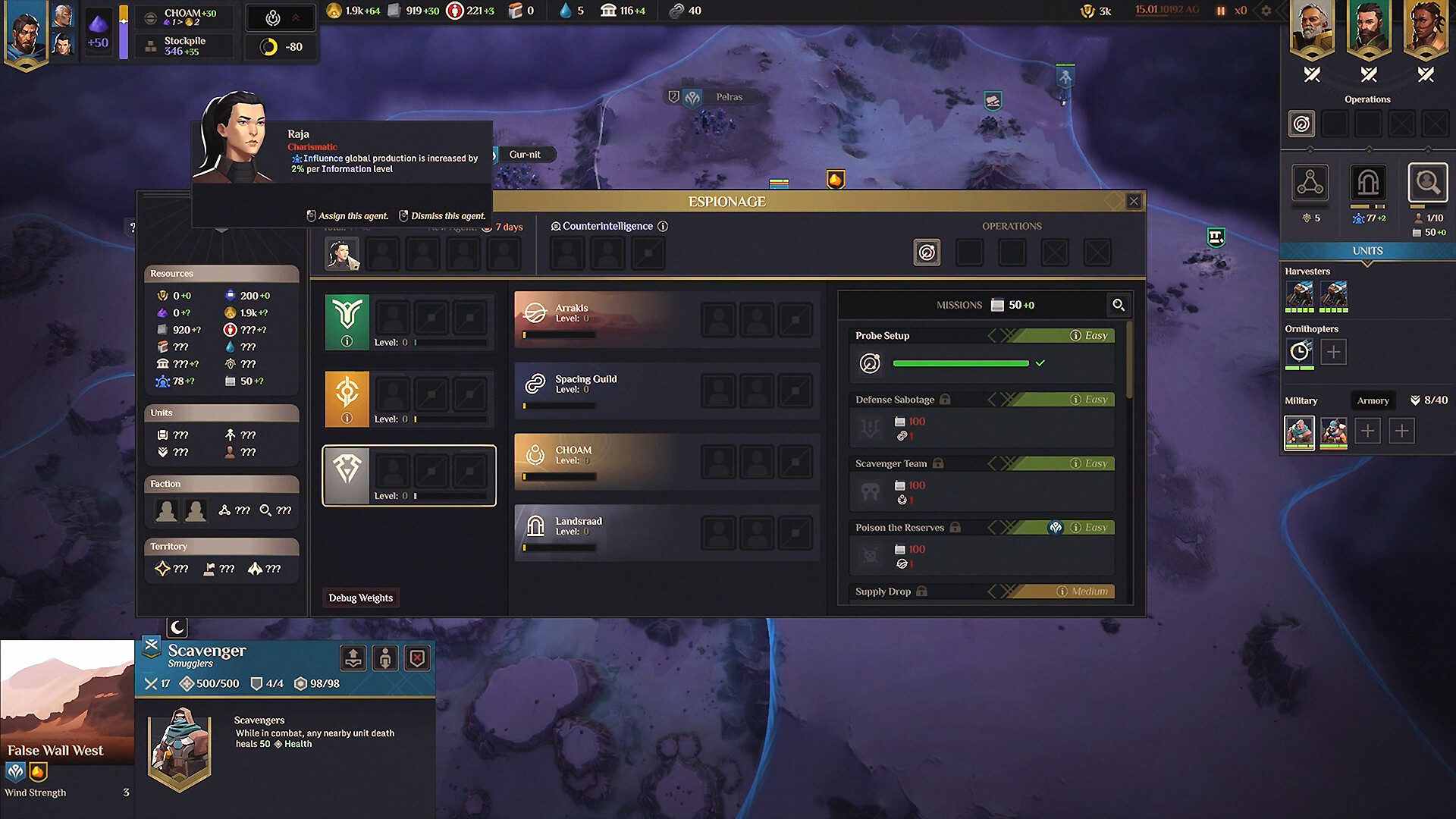Switch to the Armory tab
1456x819 pixels.
point(1373,400)
